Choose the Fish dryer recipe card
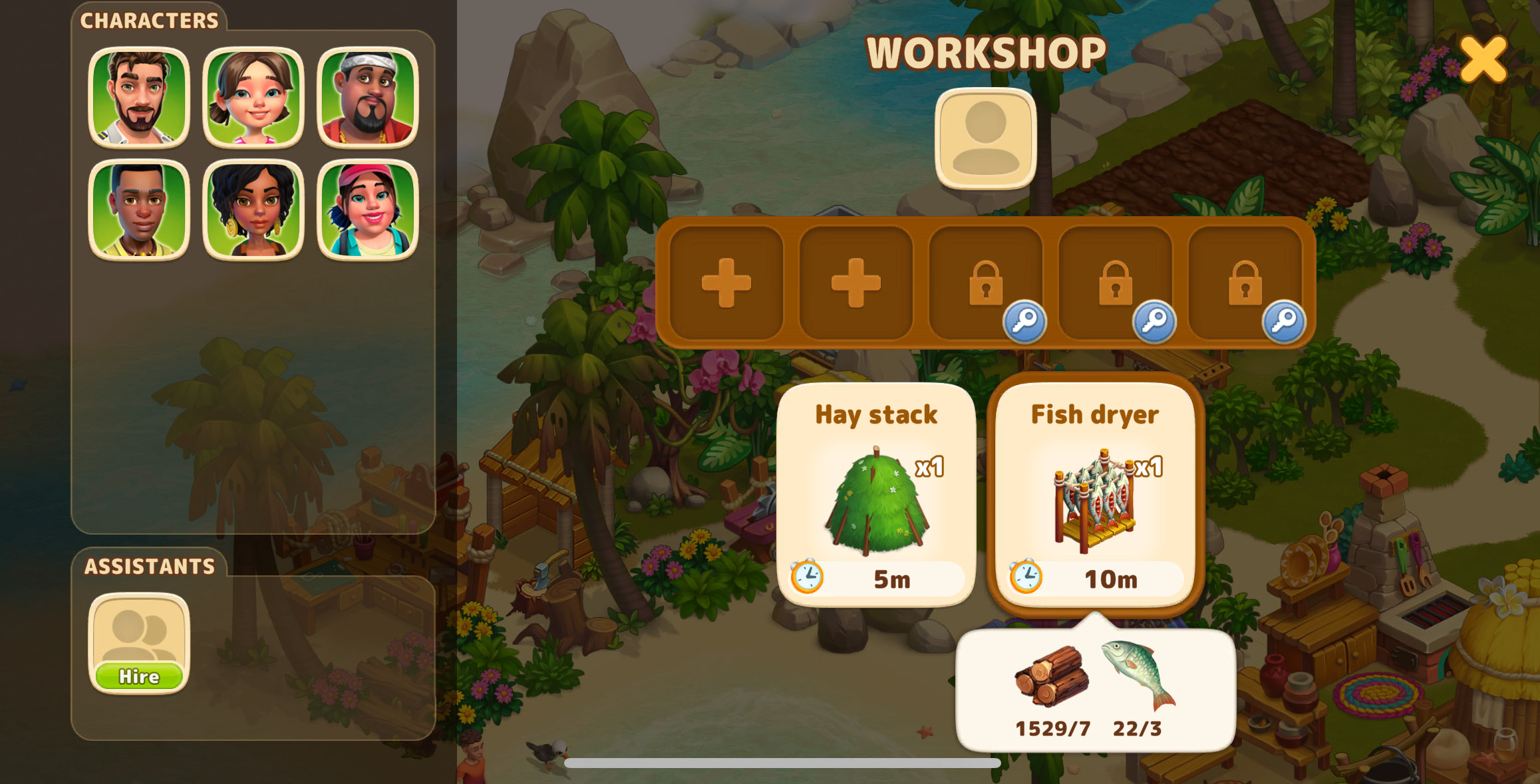 (x=1095, y=494)
